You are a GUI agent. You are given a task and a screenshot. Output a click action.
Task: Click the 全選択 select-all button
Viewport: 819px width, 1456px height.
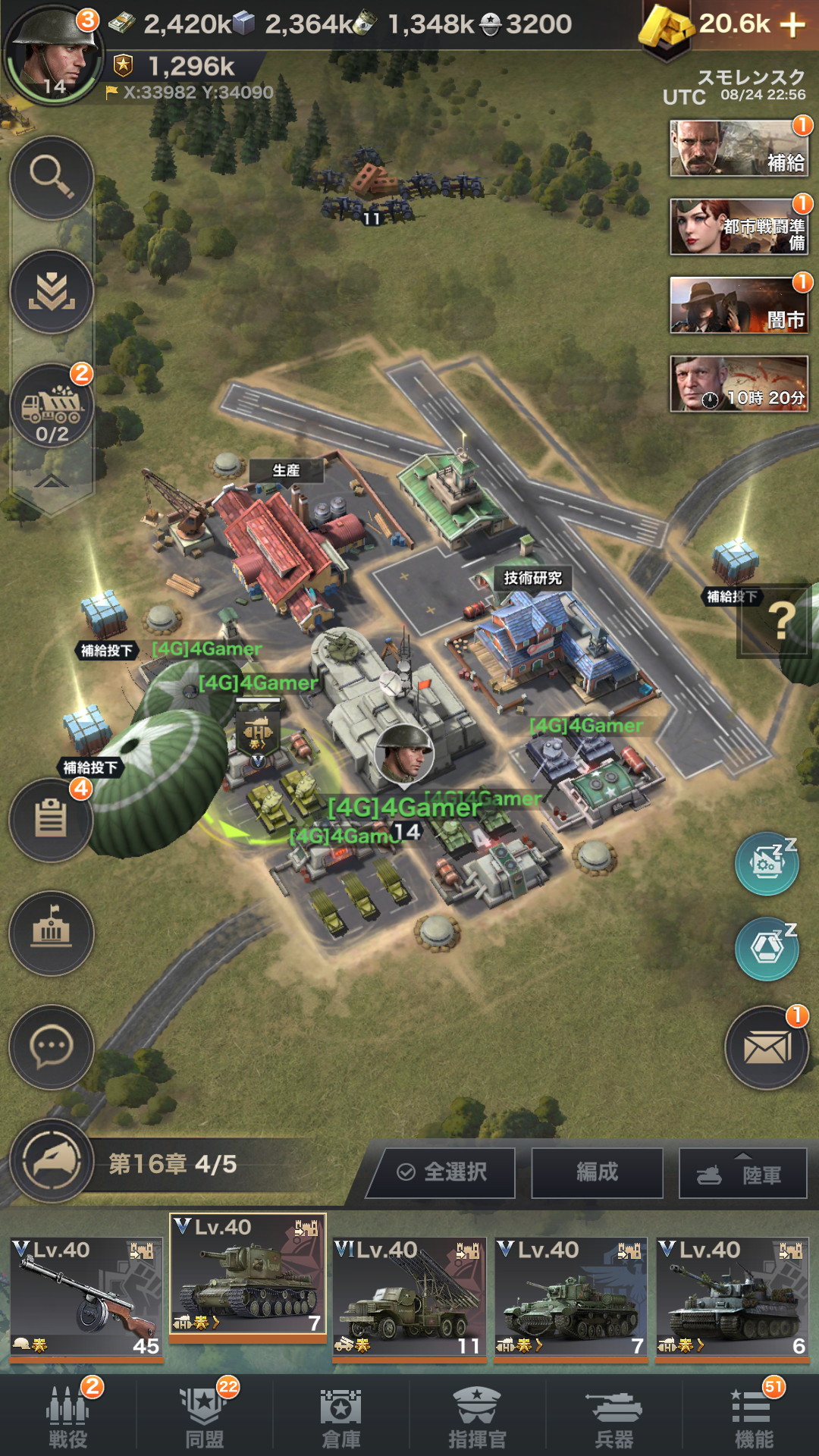pyautogui.click(x=443, y=1172)
